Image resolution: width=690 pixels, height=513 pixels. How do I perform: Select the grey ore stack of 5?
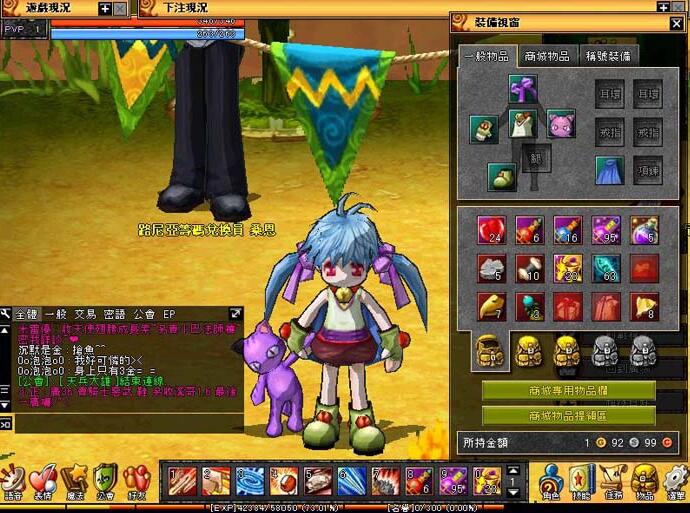click(490, 267)
